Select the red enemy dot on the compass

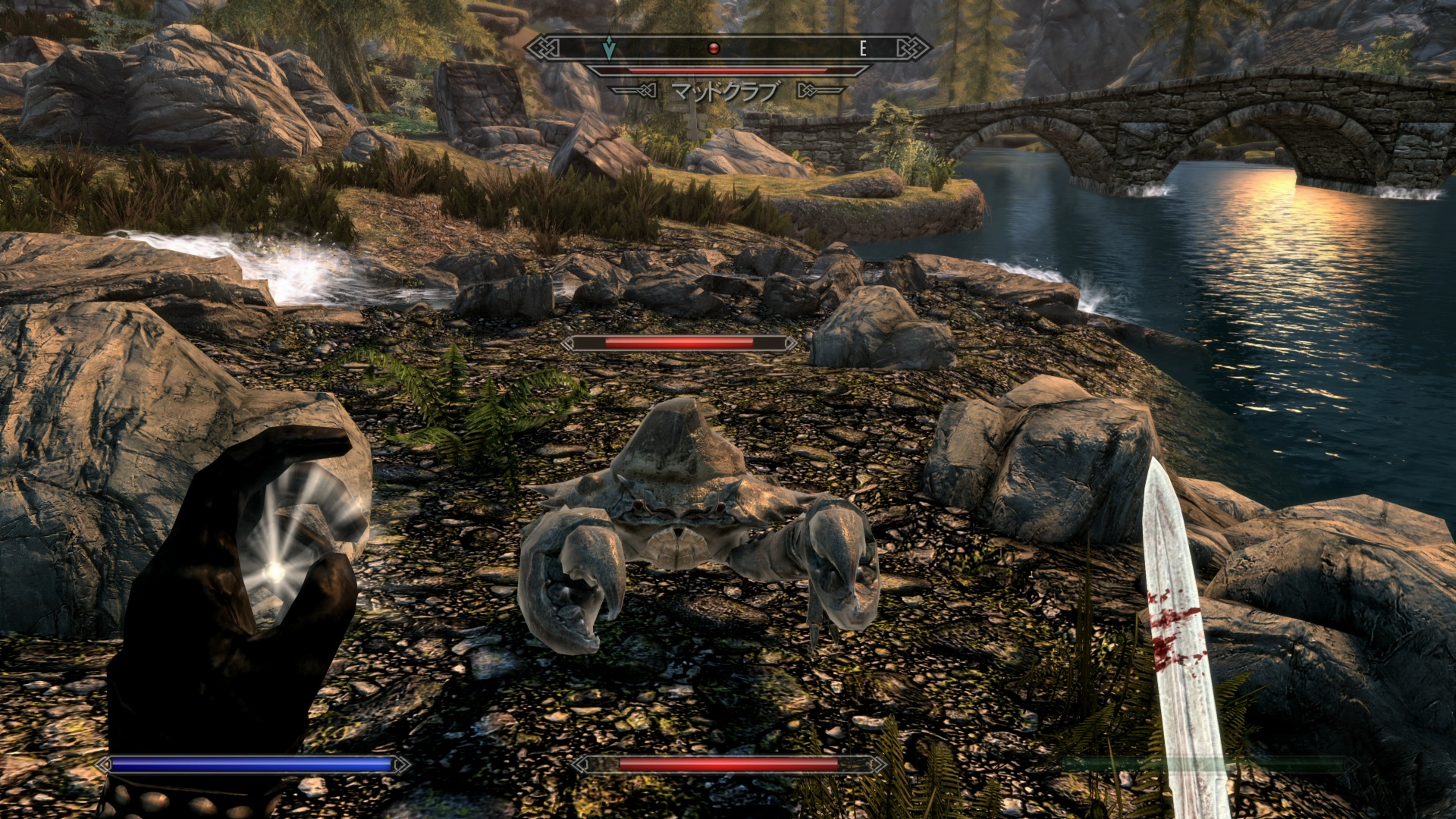click(713, 49)
